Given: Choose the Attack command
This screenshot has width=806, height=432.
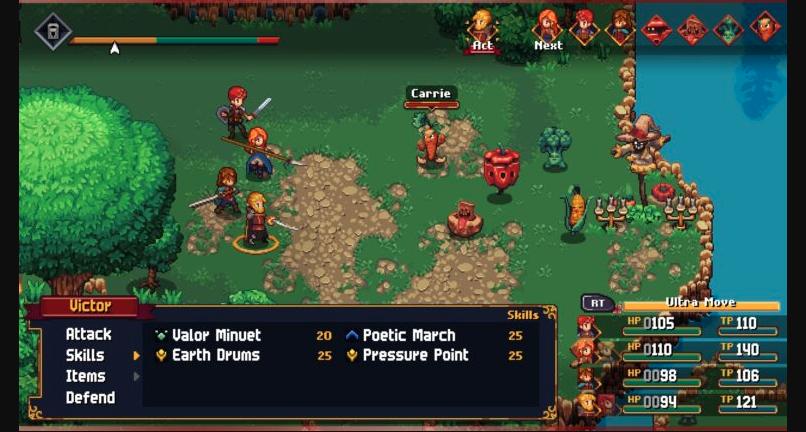Looking at the screenshot, I should (88, 334).
